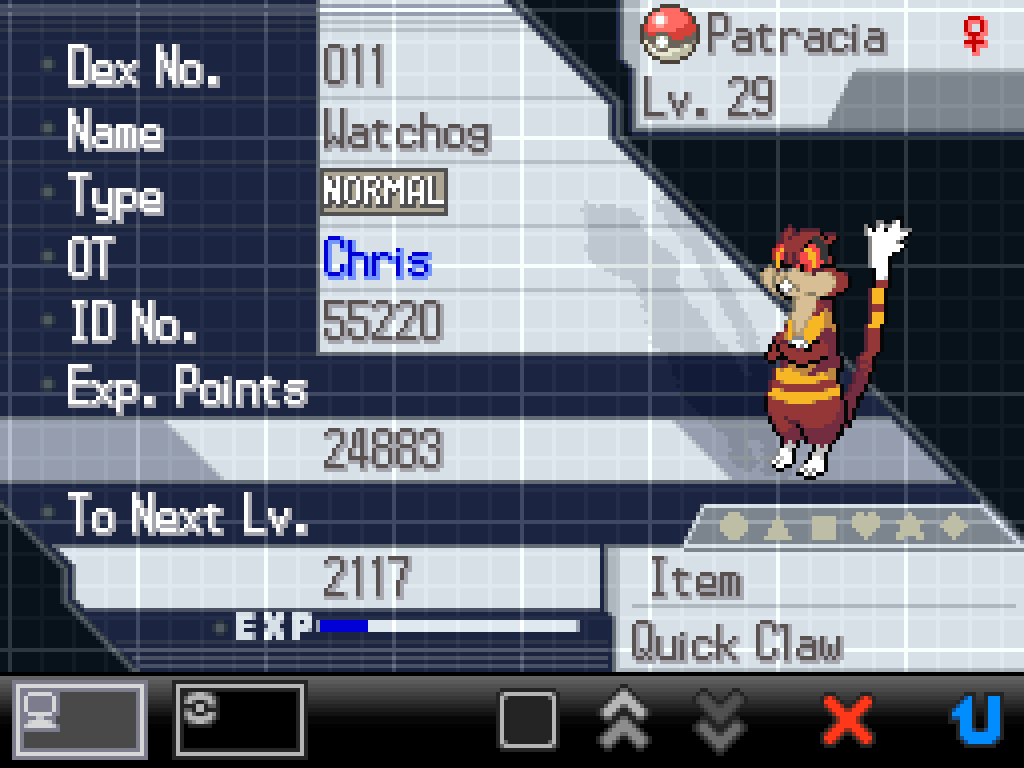Select the highlighted monitor-icon tab
The image size is (1024, 768).
(80, 718)
